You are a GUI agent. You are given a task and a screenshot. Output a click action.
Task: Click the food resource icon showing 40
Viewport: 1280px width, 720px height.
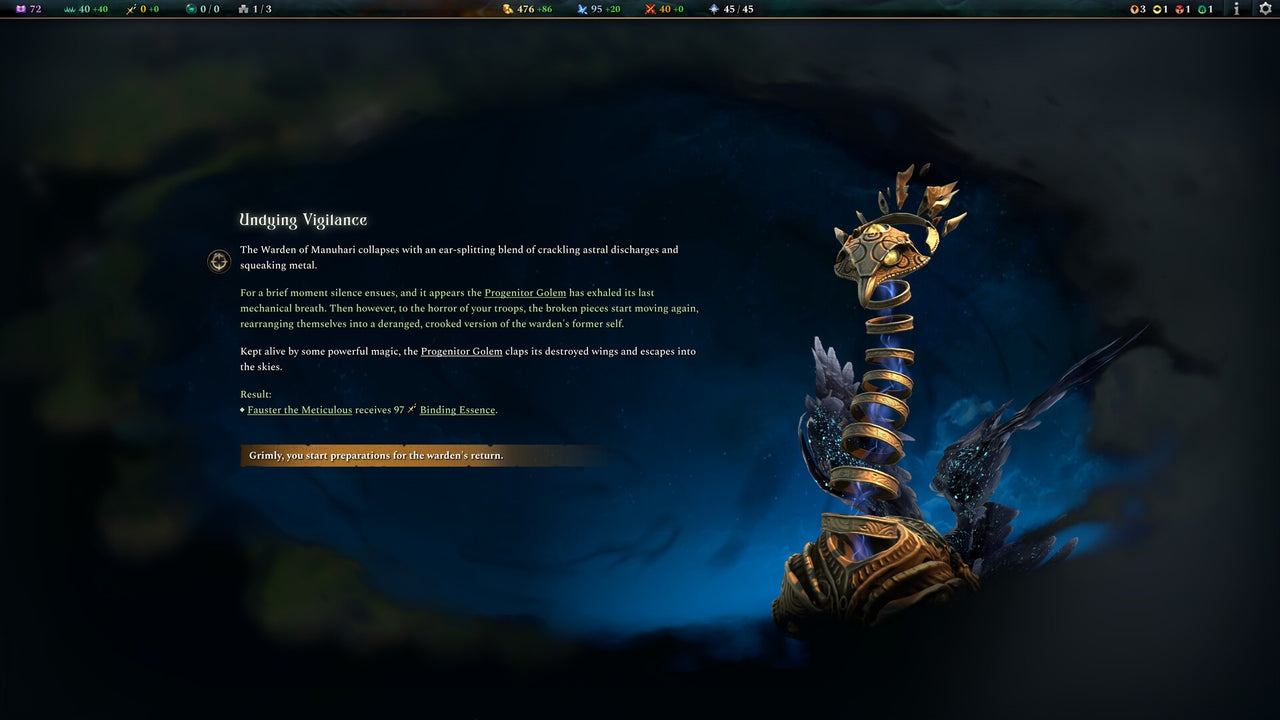pos(68,9)
